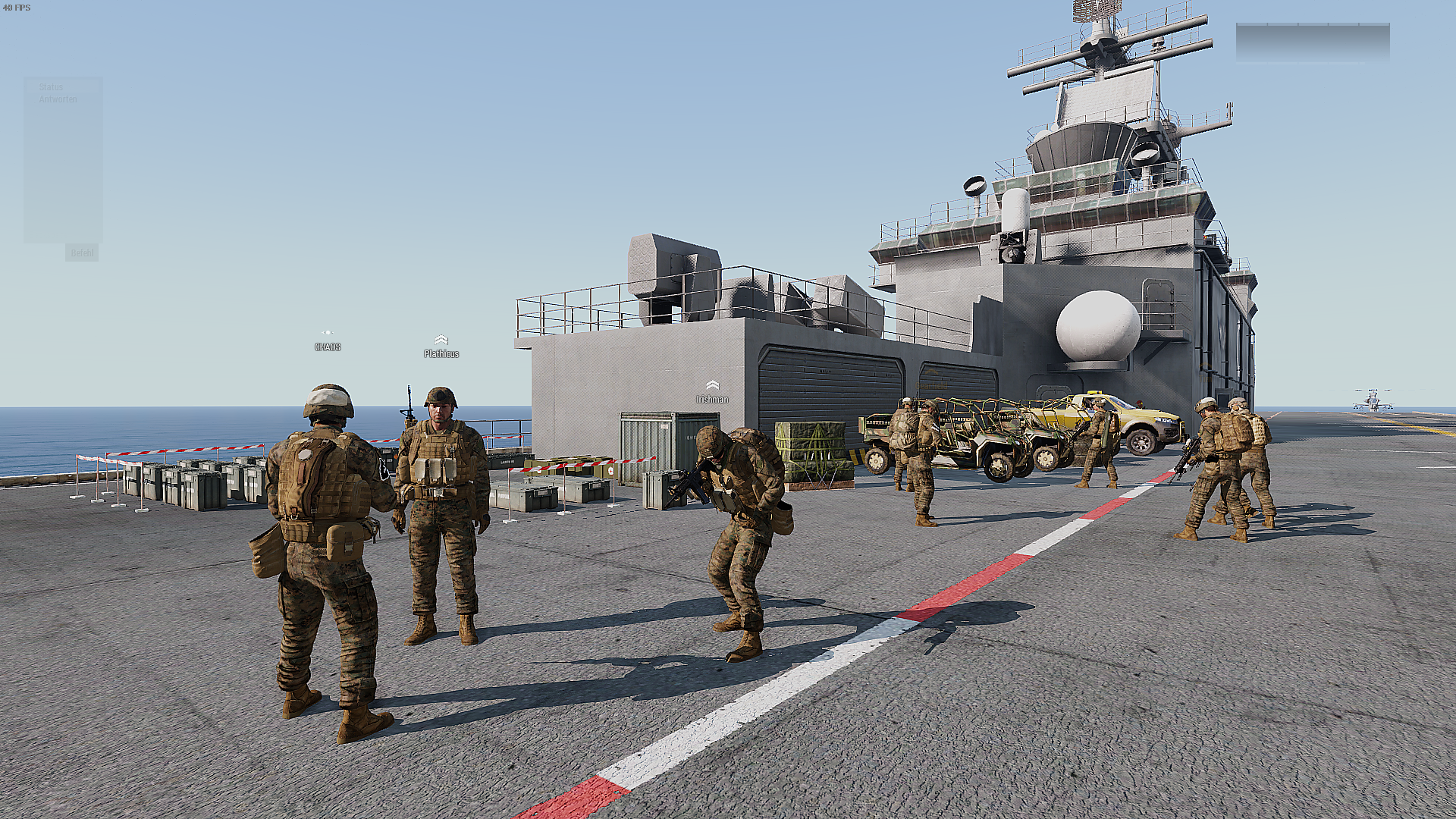Select the Status command entry

pos(51,87)
